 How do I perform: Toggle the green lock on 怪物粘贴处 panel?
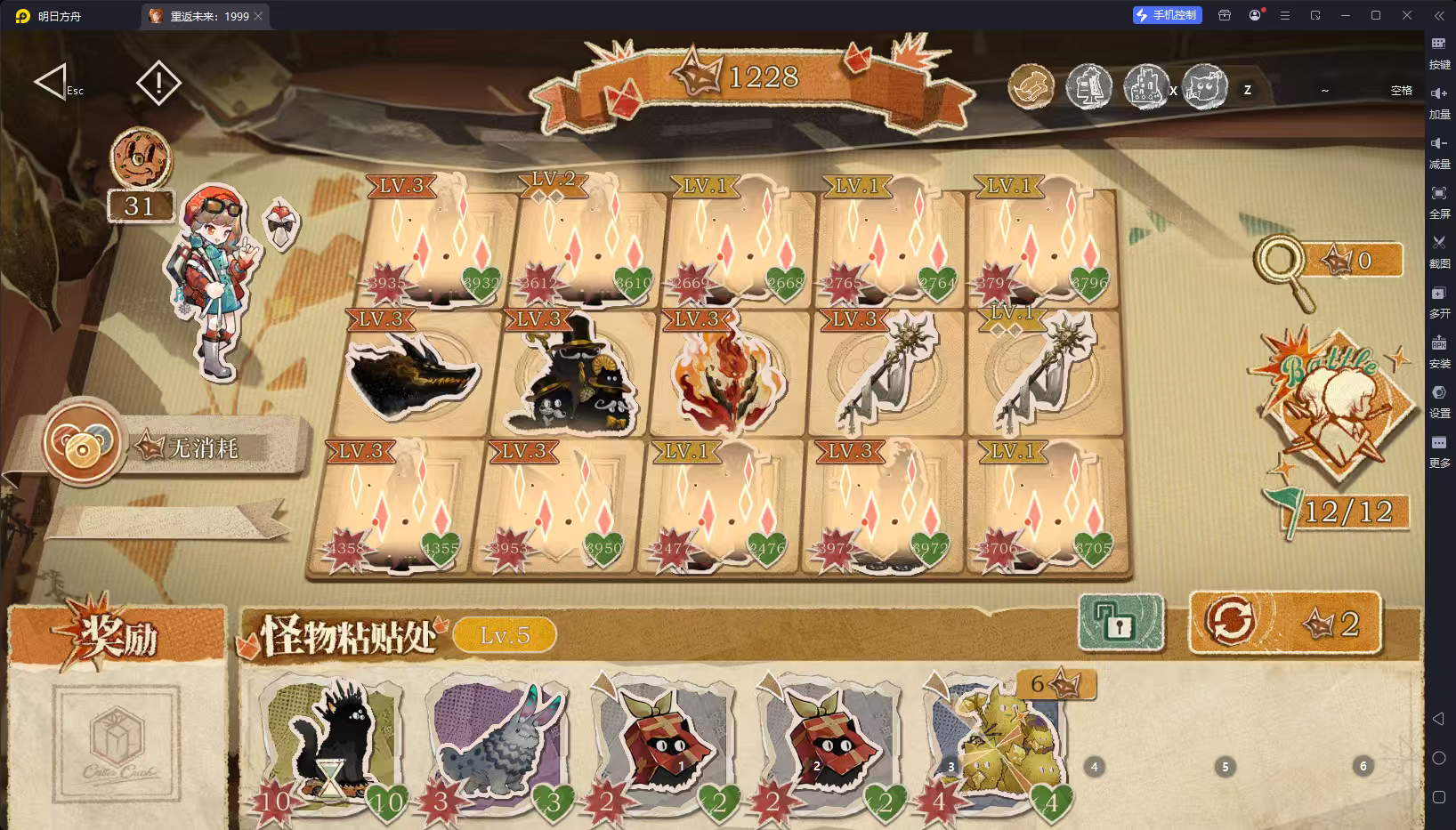click(1120, 624)
